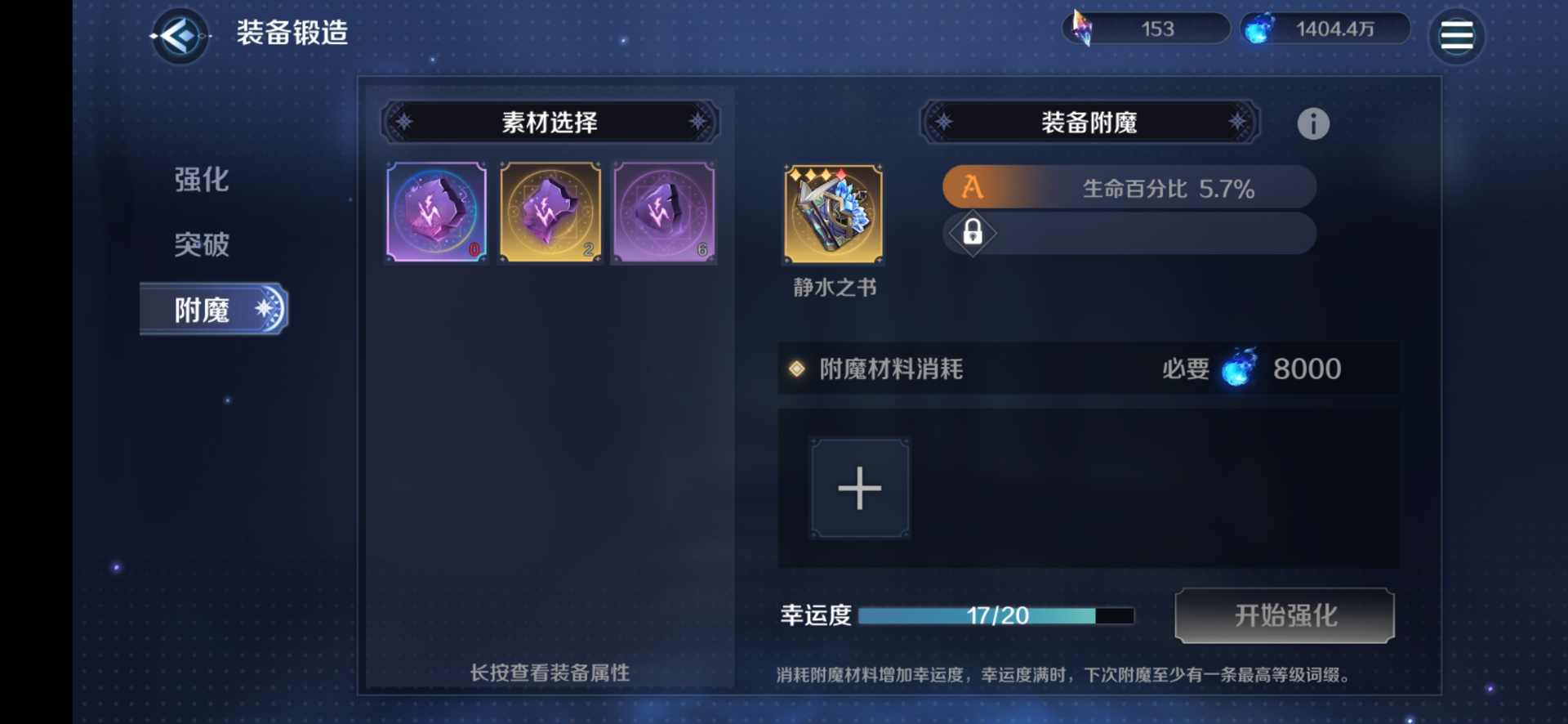Choose the rune stone with quantity 6
The image size is (1568, 724).
coord(663,213)
